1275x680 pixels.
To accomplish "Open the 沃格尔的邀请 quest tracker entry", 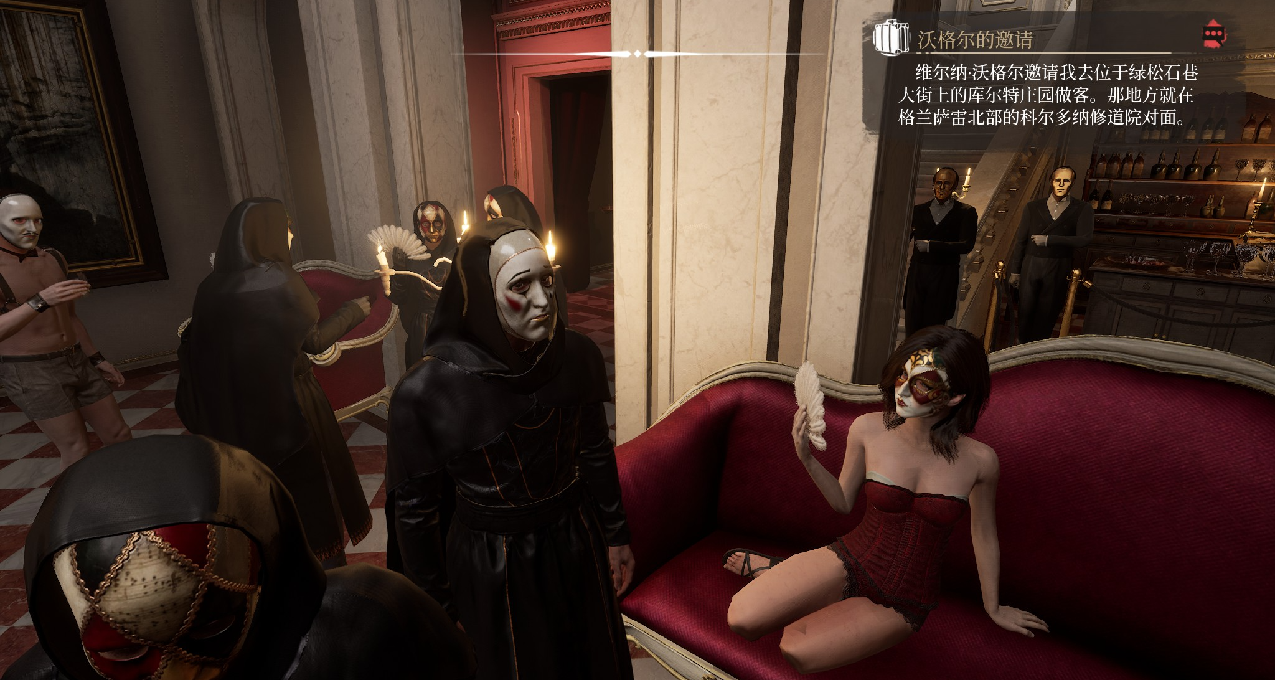I will click(x=974, y=40).
